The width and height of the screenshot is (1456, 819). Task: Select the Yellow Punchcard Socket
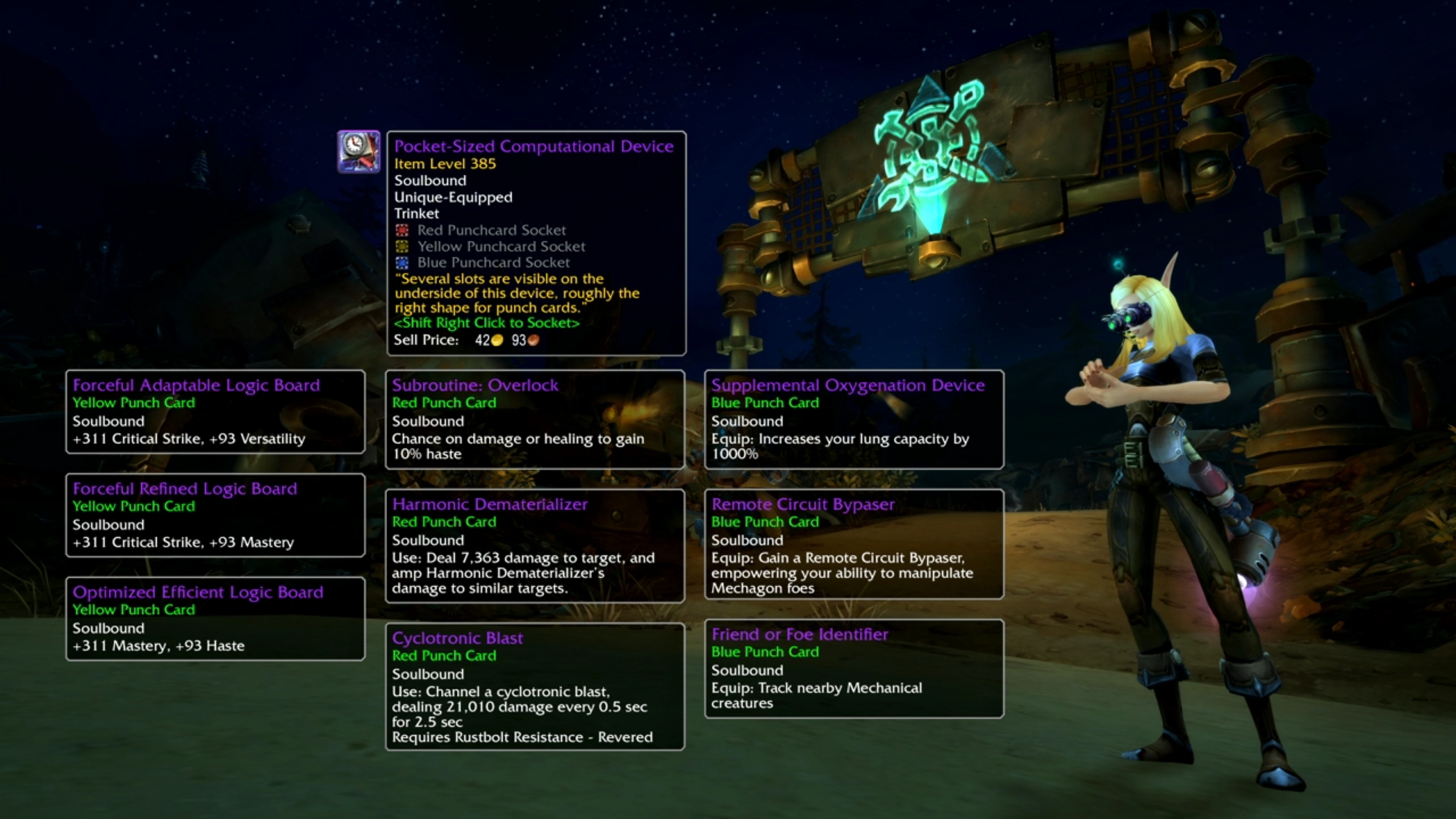point(402,246)
